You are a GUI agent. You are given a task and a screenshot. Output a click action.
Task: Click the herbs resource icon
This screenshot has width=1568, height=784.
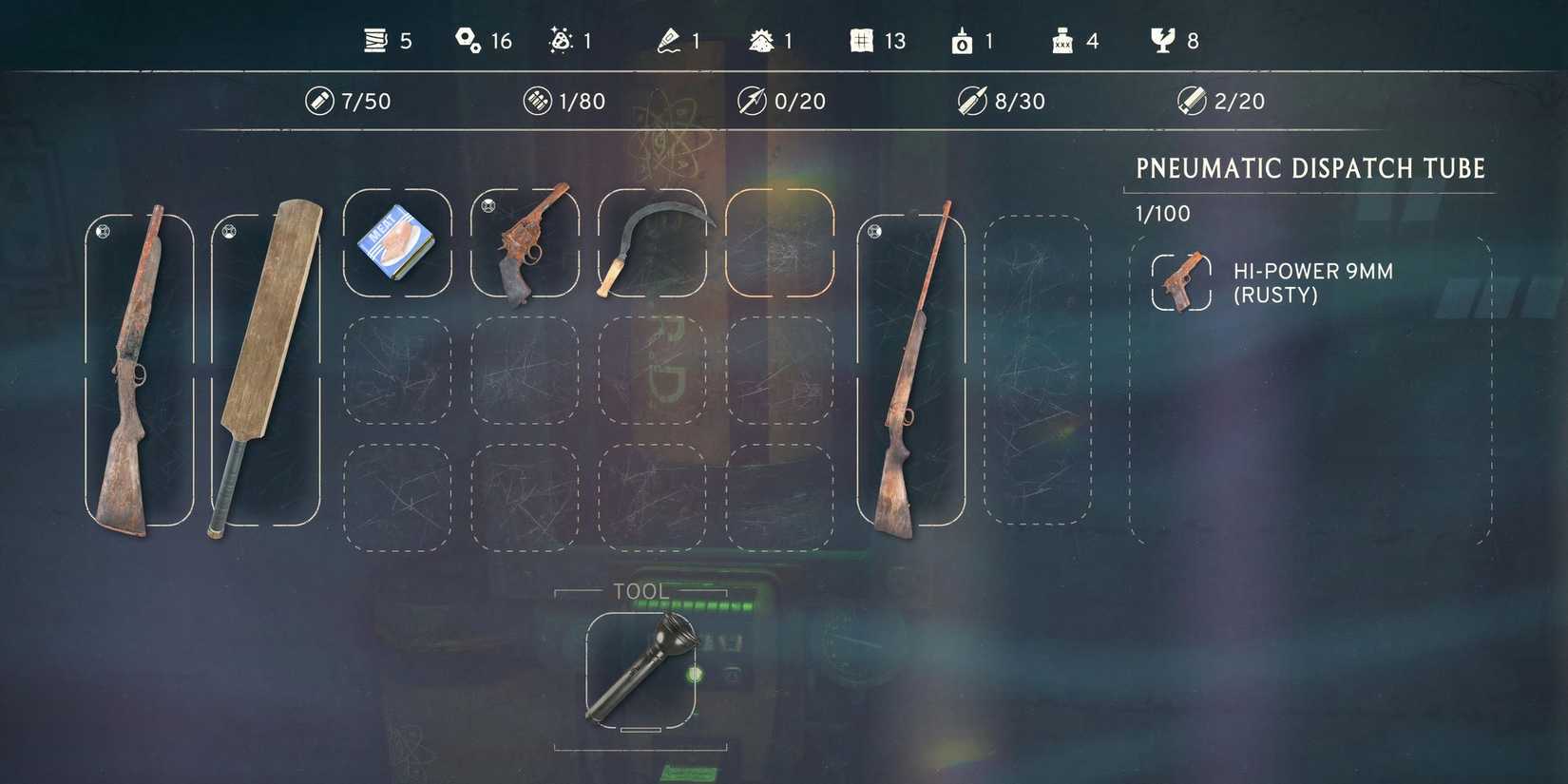[761, 40]
